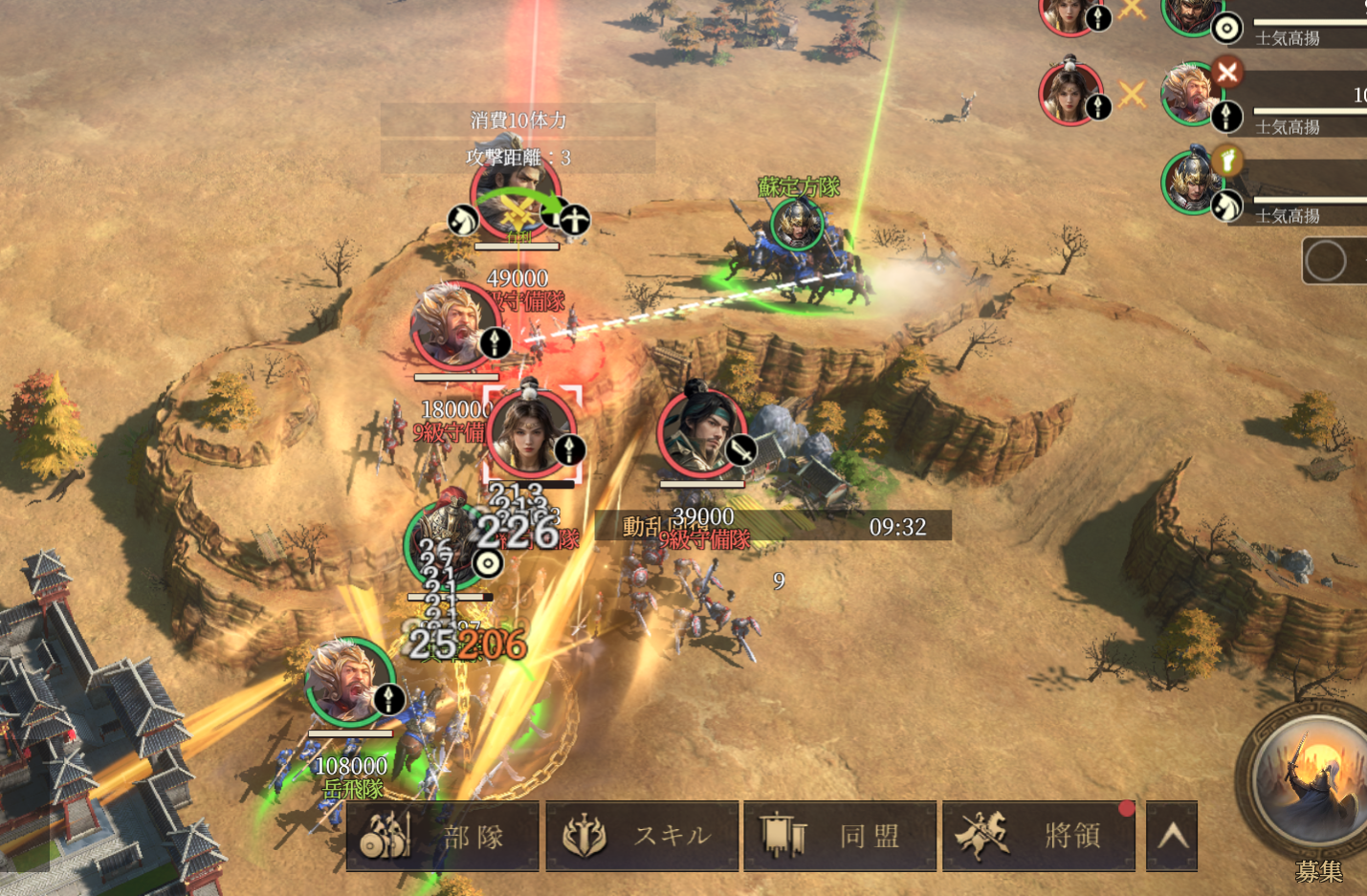Click the round circle button at right edge

1326,261
